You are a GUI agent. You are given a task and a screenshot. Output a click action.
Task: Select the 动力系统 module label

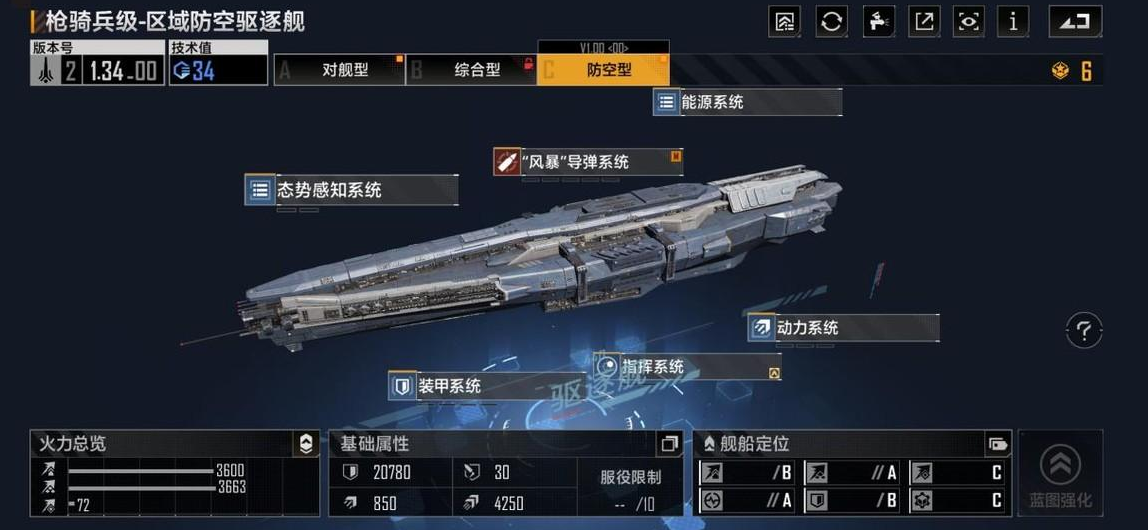[842, 327]
